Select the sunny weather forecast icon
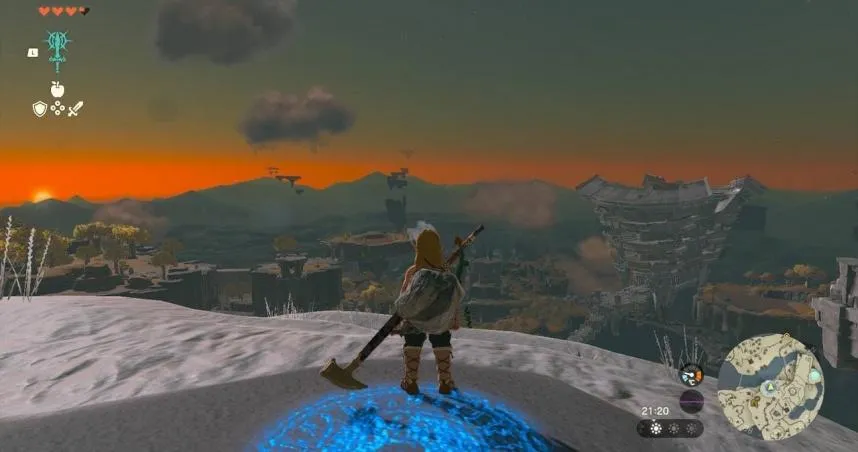The image size is (858, 452). pos(655,428)
